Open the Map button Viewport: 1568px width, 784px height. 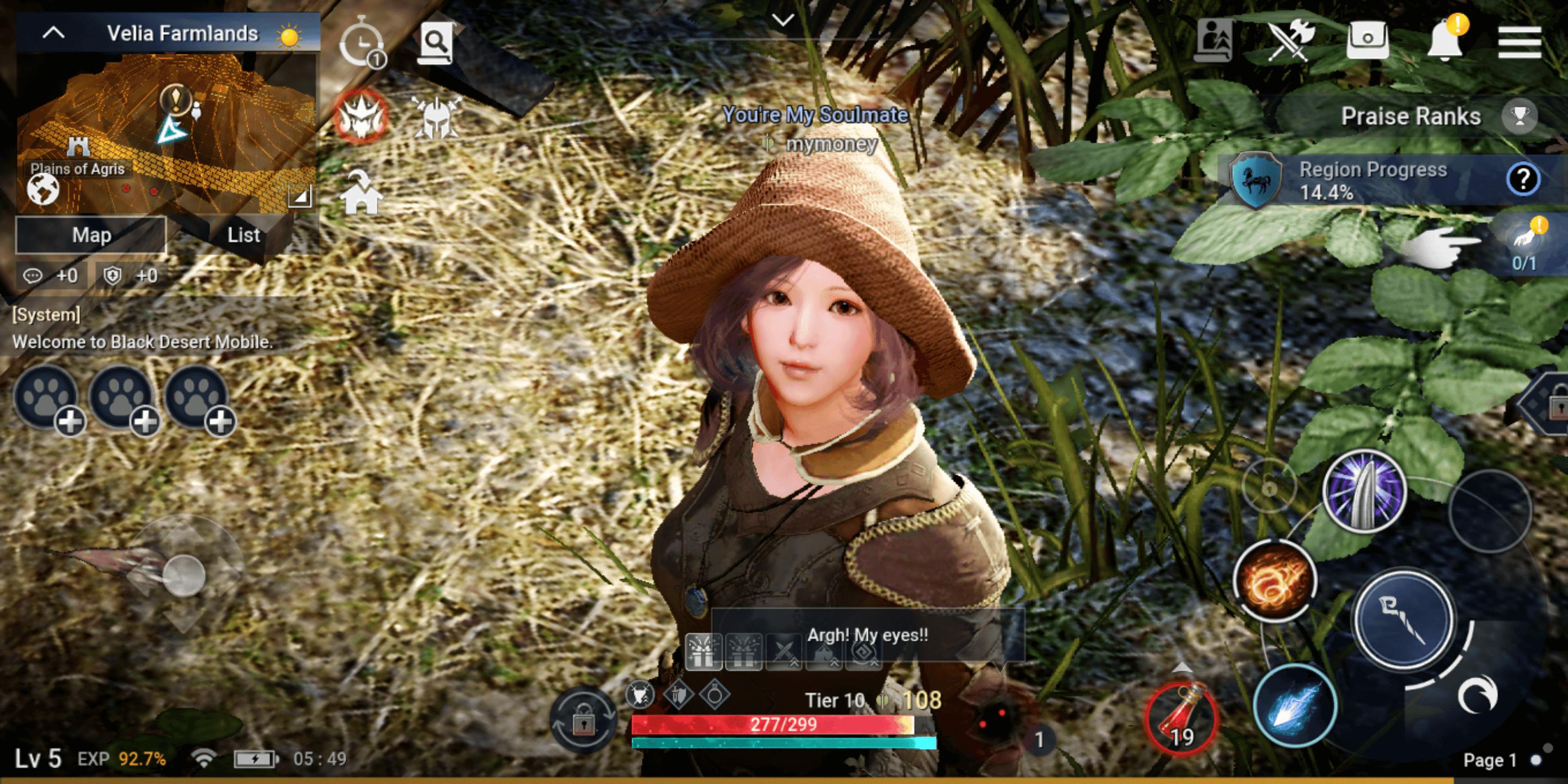[x=91, y=235]
